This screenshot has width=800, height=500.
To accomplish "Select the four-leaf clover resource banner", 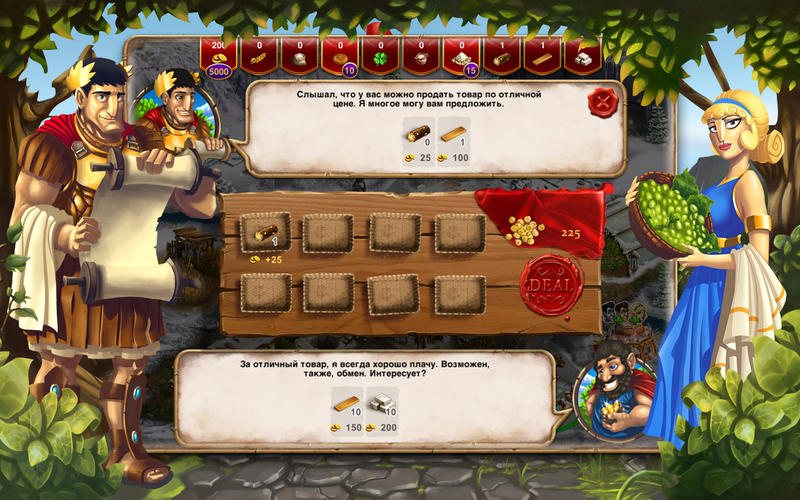I will [x=379, y=57].
